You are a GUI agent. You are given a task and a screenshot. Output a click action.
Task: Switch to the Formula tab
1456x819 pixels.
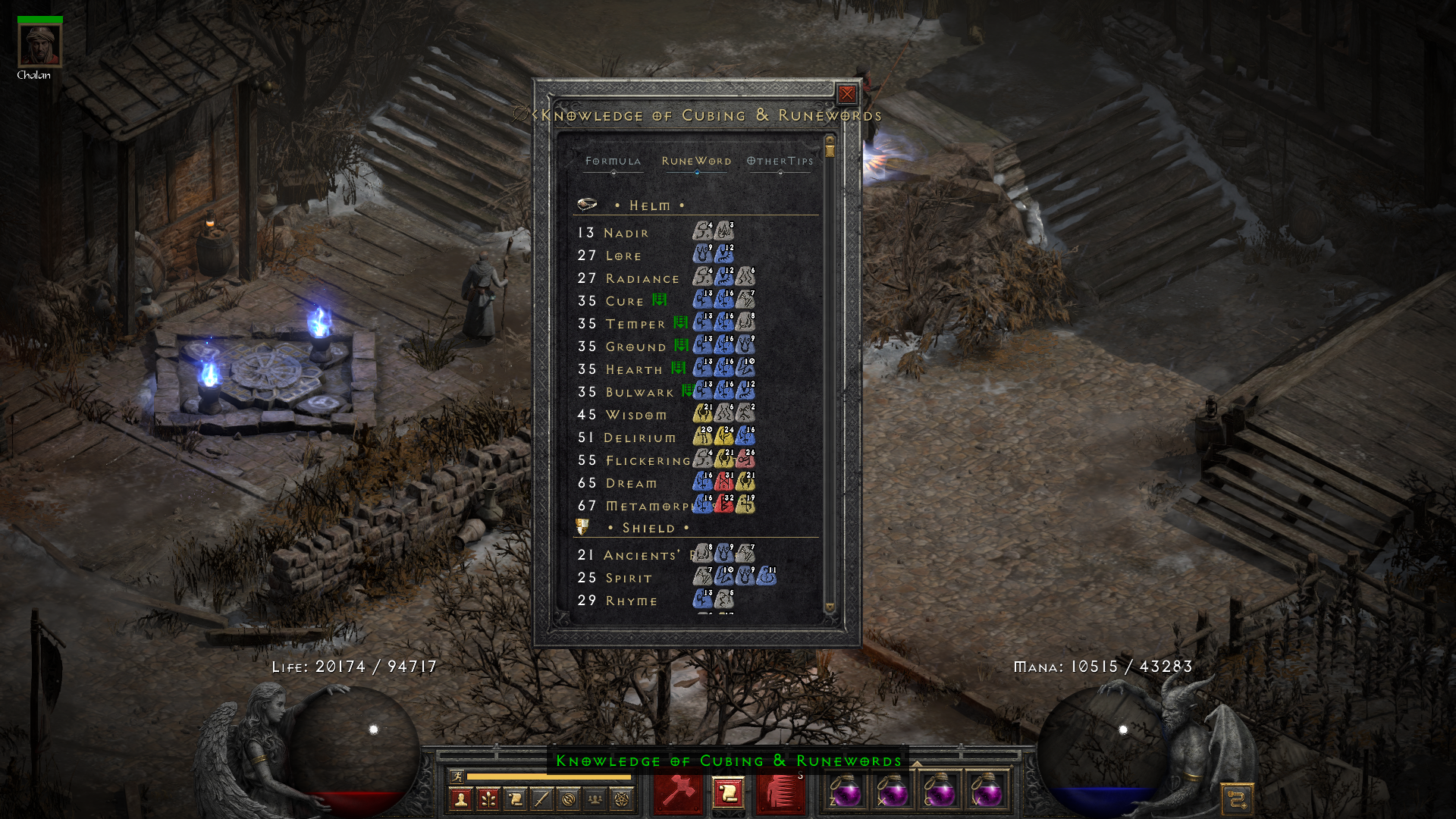click(x=613, y=161)
